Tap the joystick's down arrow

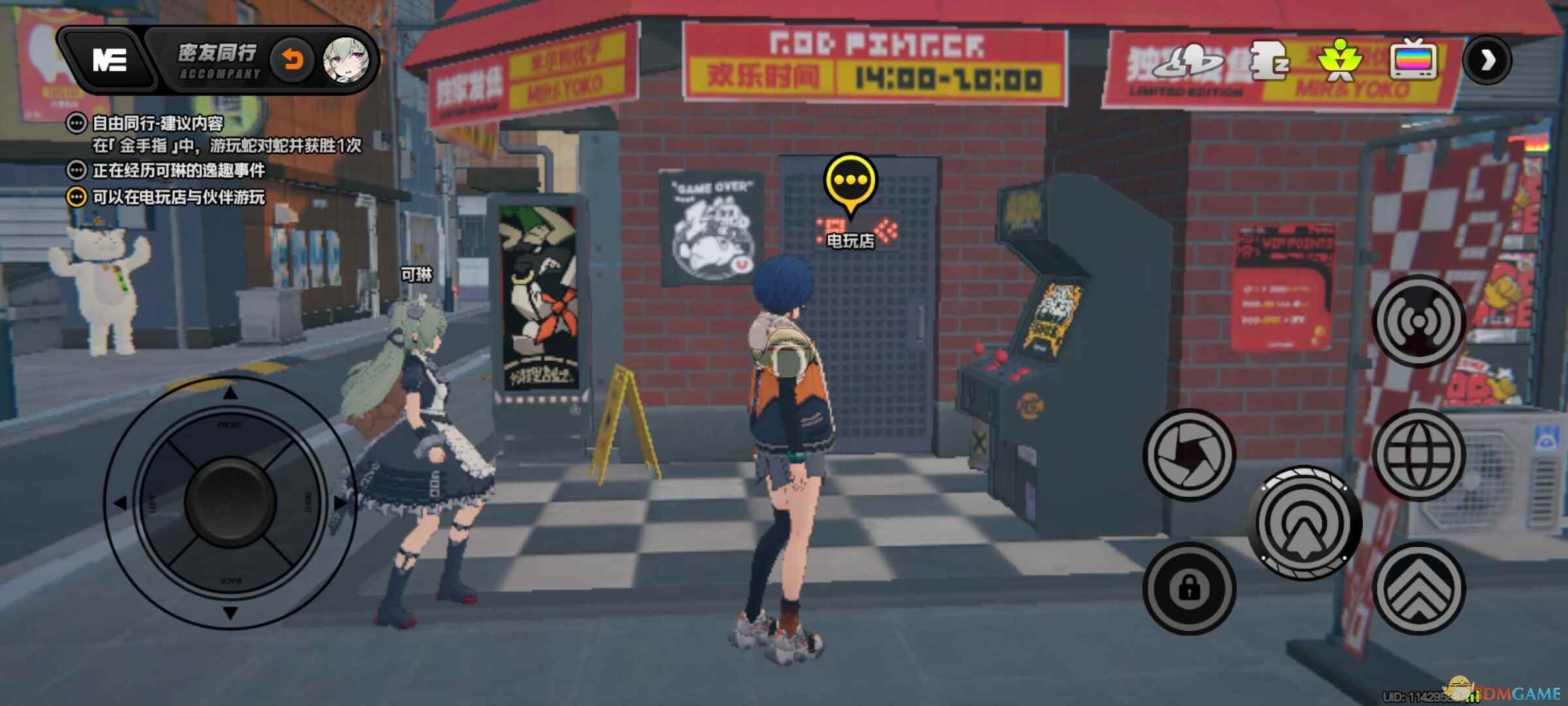pyautogui.click(x=230, y=613)
